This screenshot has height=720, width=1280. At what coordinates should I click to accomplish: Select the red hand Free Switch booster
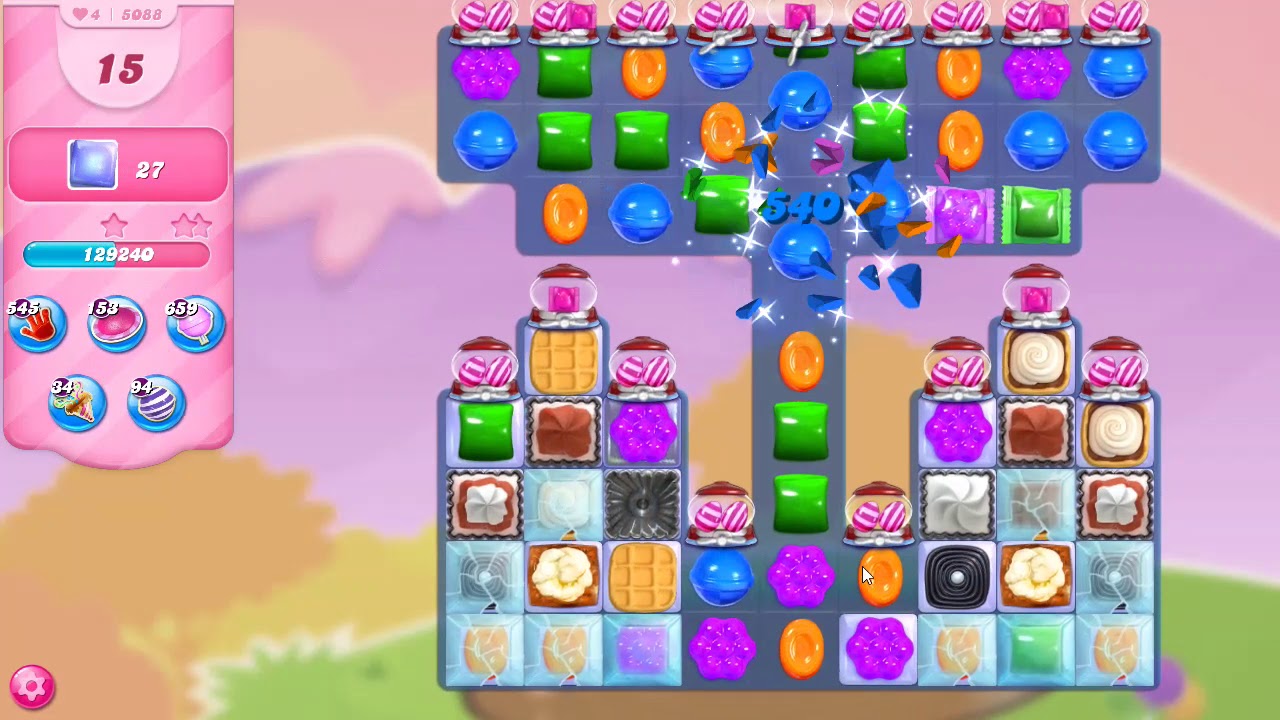[x=36, y=323]
